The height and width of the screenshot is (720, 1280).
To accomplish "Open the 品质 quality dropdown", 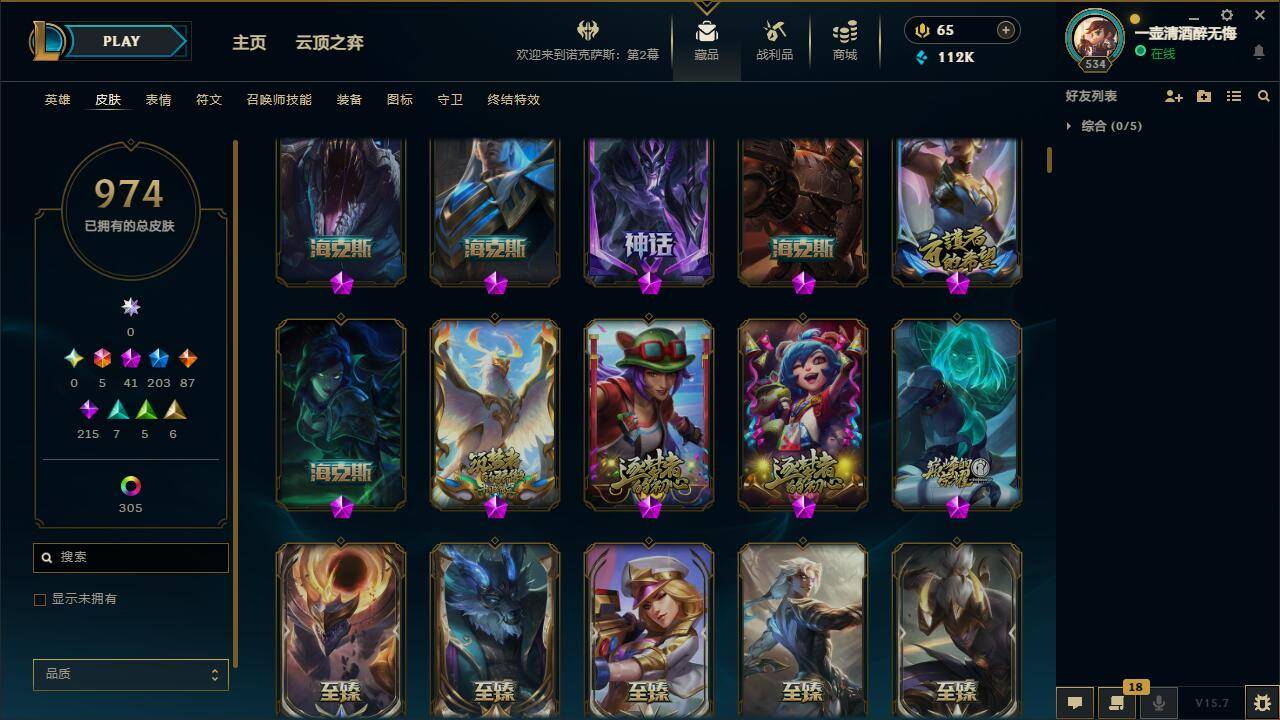I will point(130,674).
